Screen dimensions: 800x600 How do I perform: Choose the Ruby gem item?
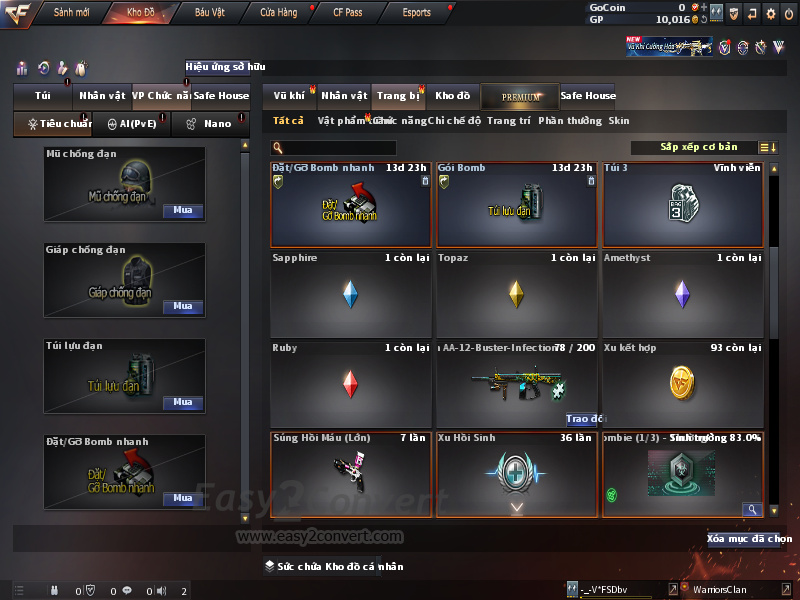[x=350, y=384]
